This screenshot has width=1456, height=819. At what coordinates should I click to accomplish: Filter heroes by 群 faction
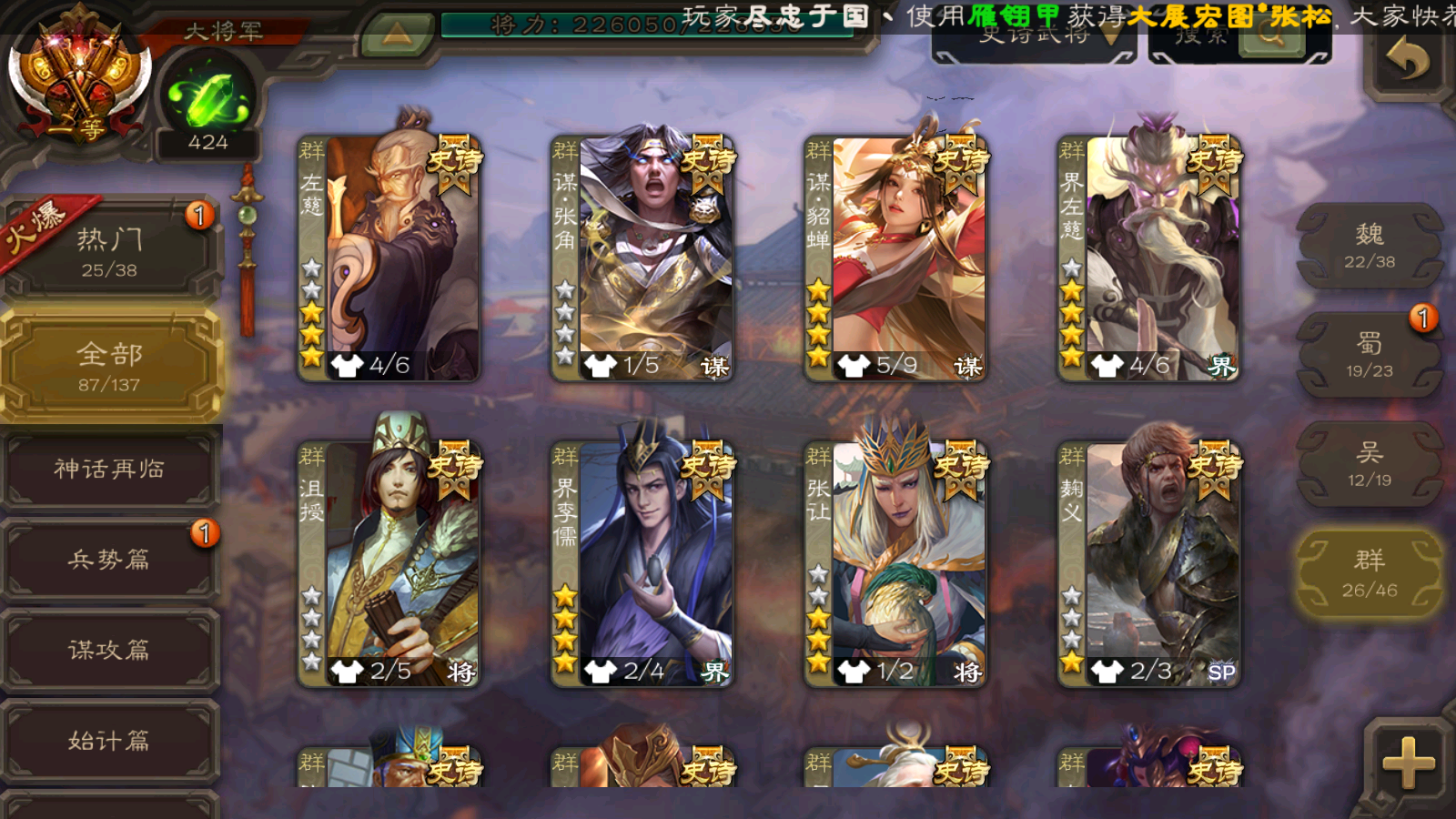point(1370,573)
